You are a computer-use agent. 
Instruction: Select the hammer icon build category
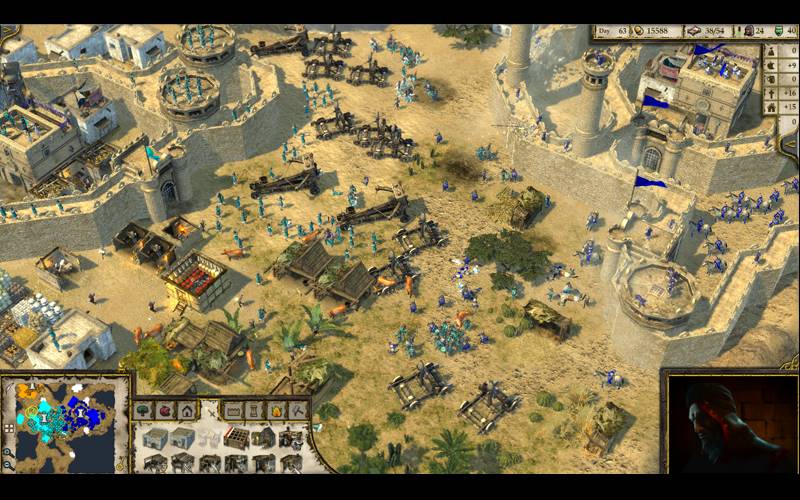pyautogui.click(x=299, y=411)
